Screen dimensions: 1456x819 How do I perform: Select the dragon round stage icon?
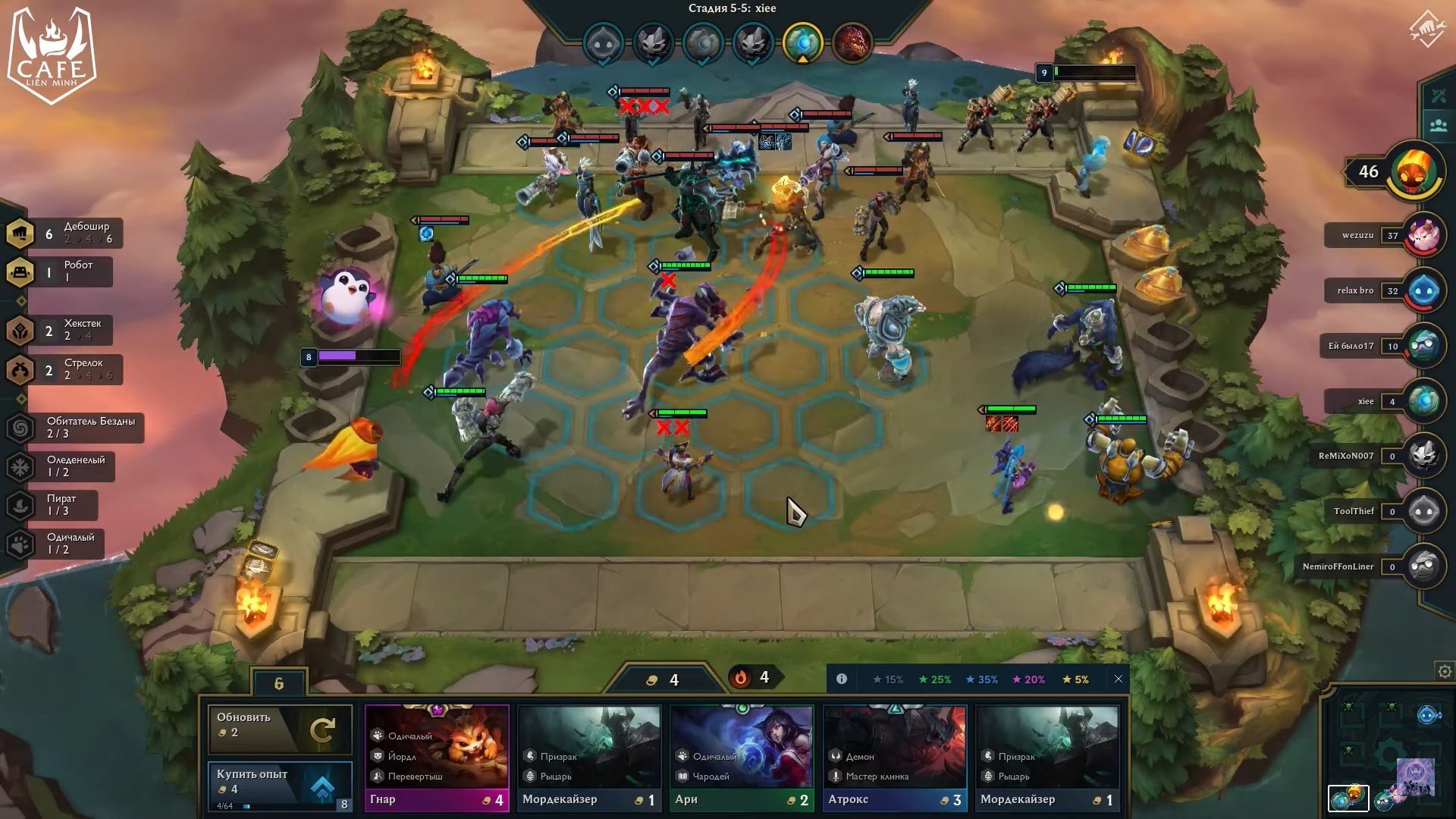pos(852,42)
